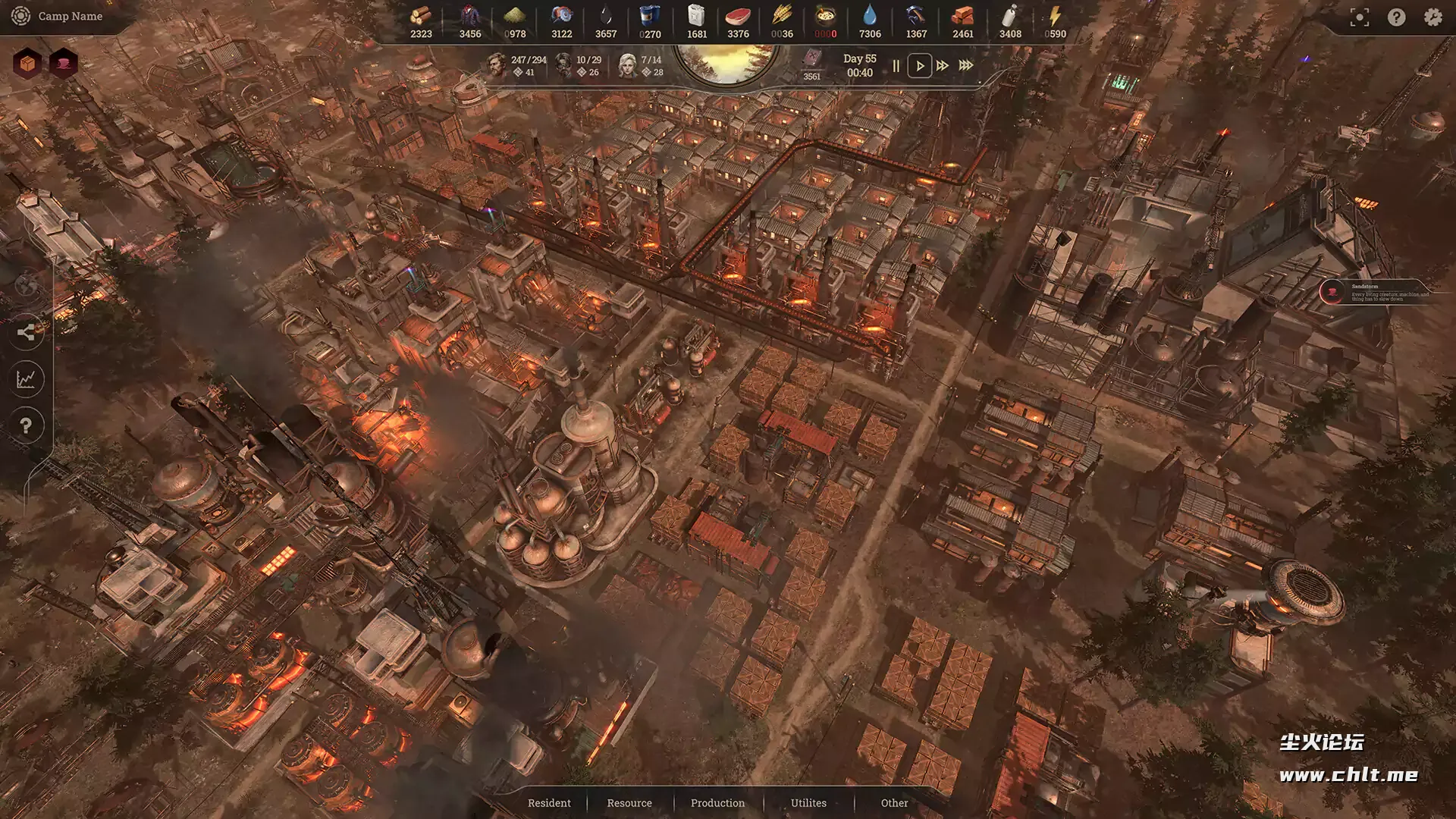
Task: Open the Resident build category
Action: (549, 803)
